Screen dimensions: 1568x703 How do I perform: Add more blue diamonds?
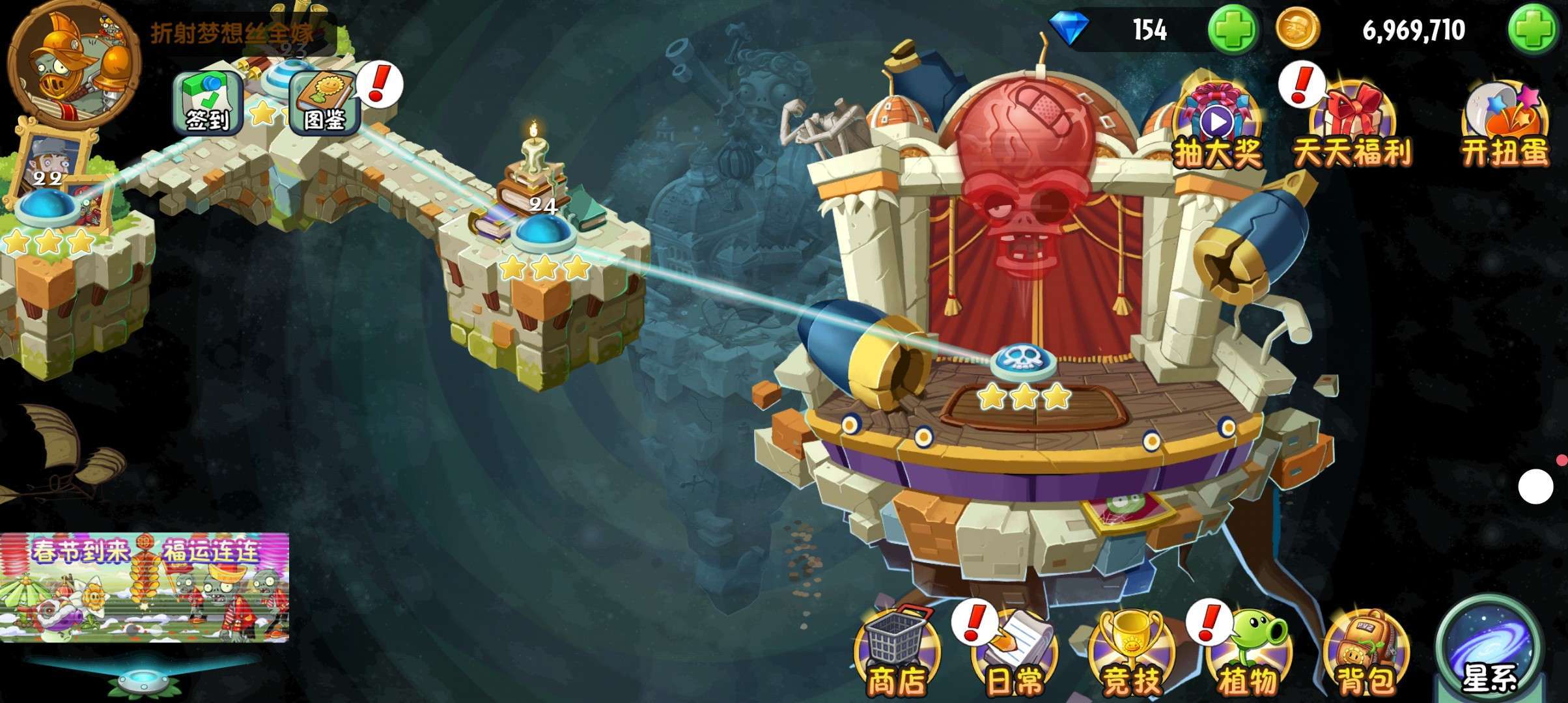[x=1232, y=31]
